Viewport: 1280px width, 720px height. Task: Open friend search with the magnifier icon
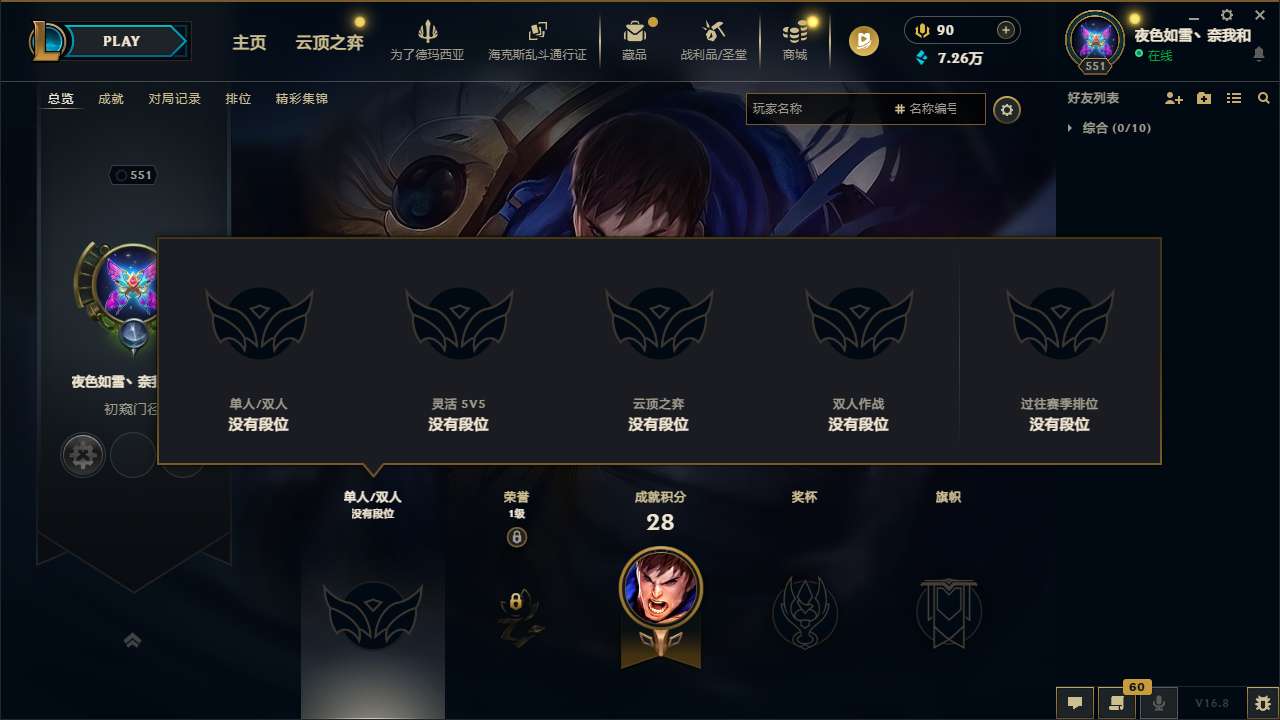click(1264, 98)
